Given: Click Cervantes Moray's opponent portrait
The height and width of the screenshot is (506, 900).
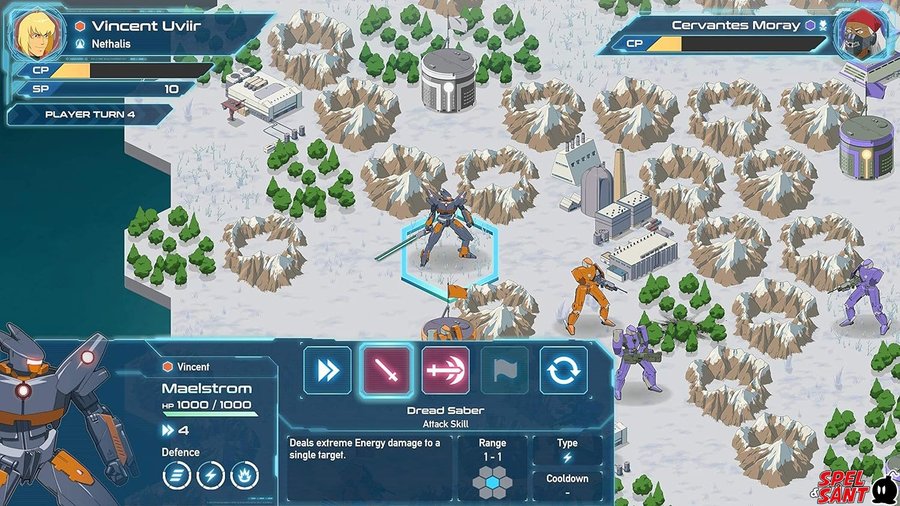Looking at the screenshot, I should [863, 35].
